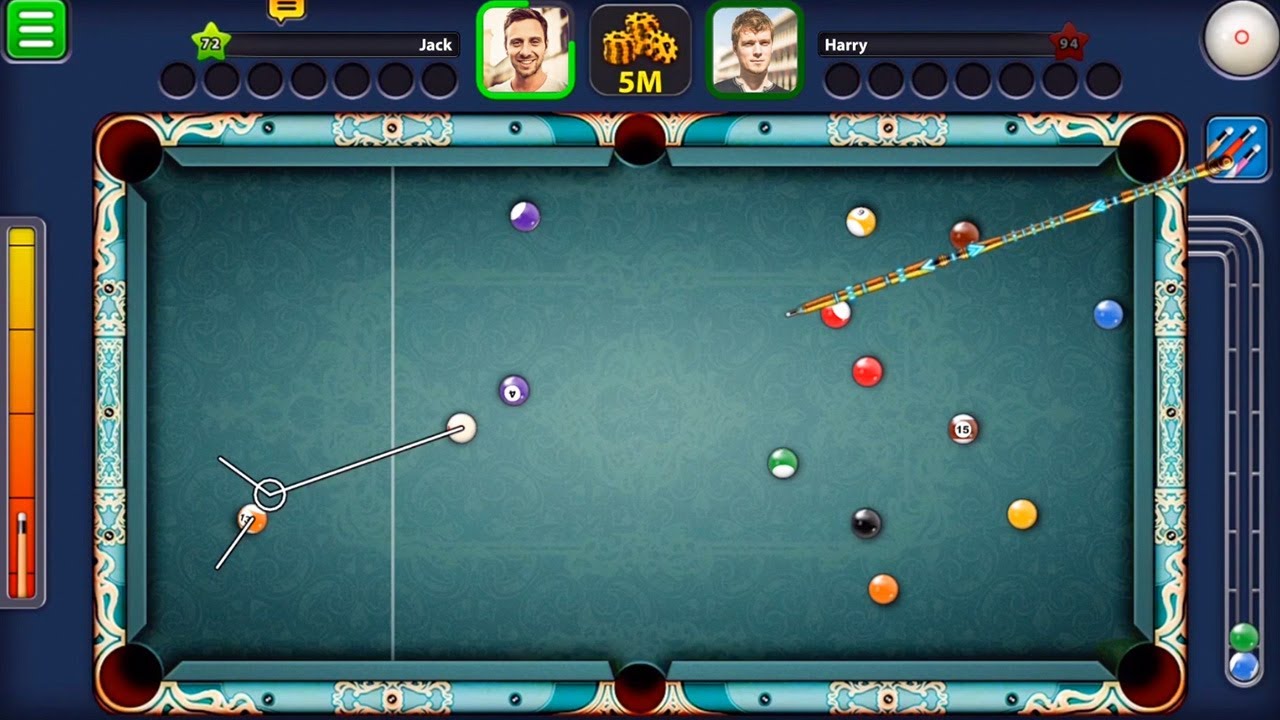Open the cue ball spin control

(1241, 38)
